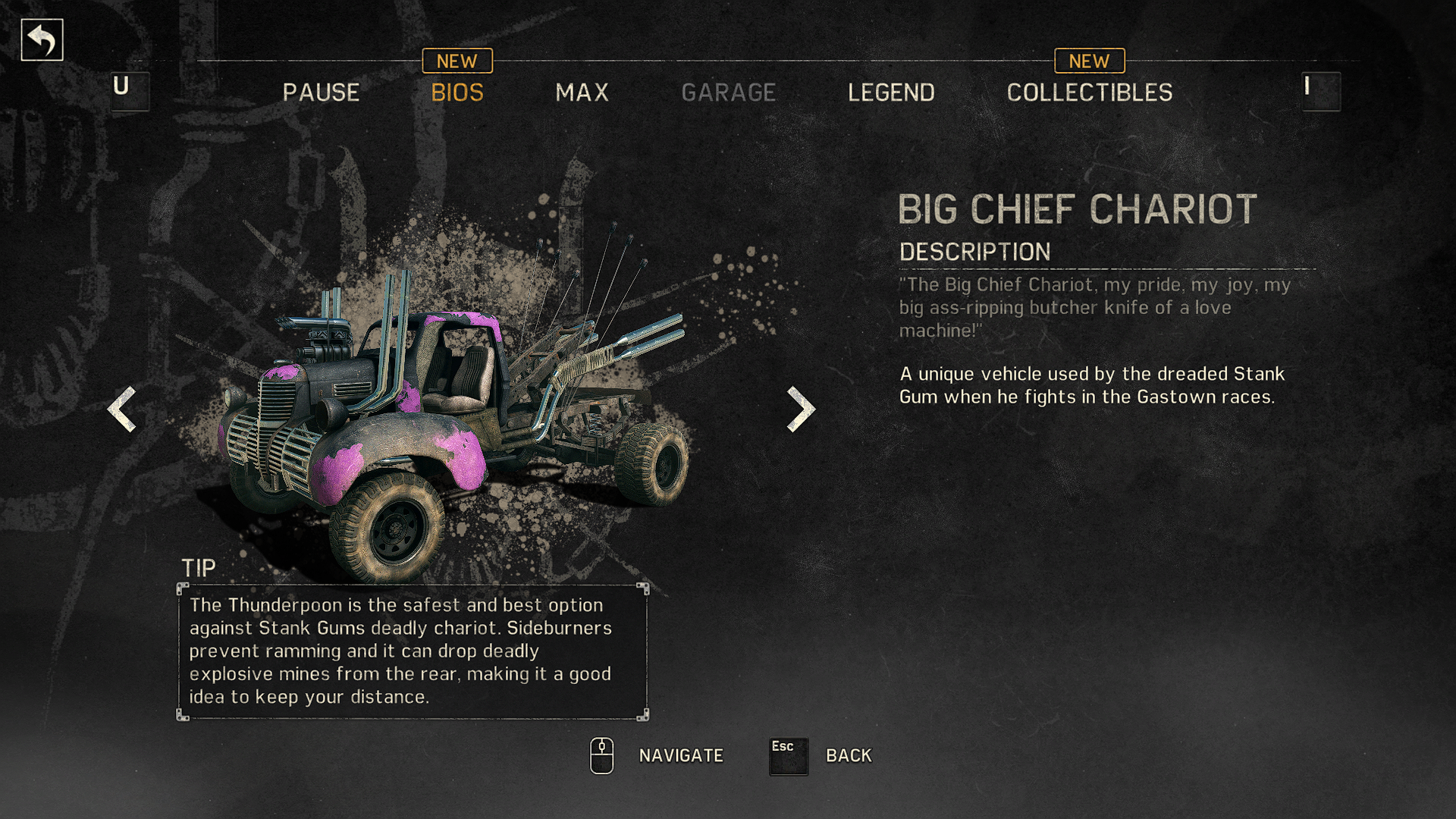Show the previous bio entry
1456x819 pixels.
pos(122,409)
